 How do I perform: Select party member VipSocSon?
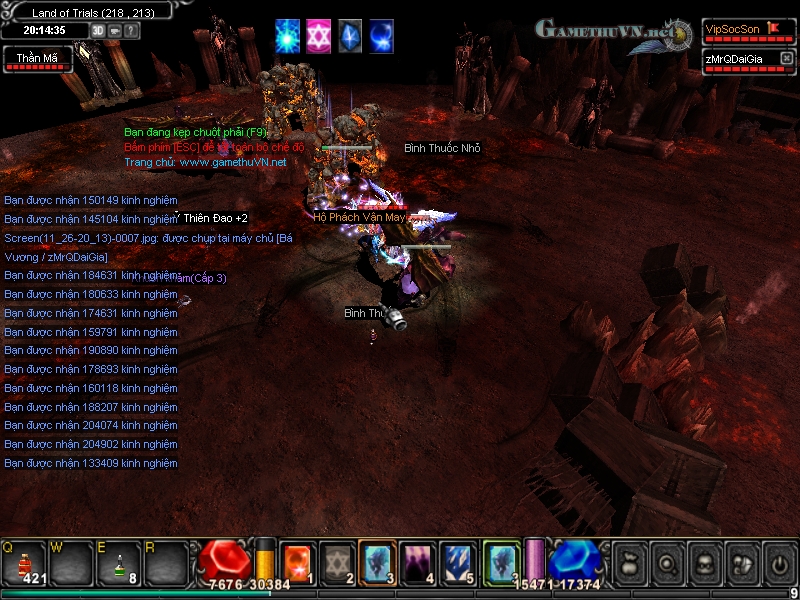[740, 31]
